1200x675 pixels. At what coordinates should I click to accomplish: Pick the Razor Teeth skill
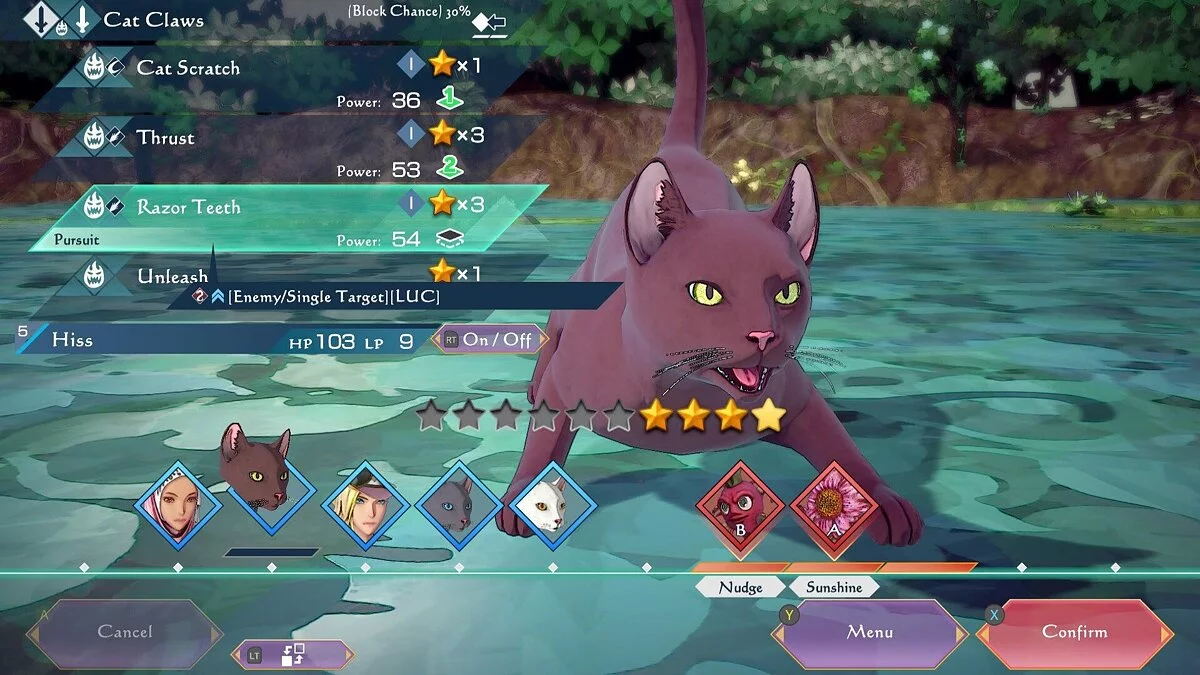[x=188, y=207]
